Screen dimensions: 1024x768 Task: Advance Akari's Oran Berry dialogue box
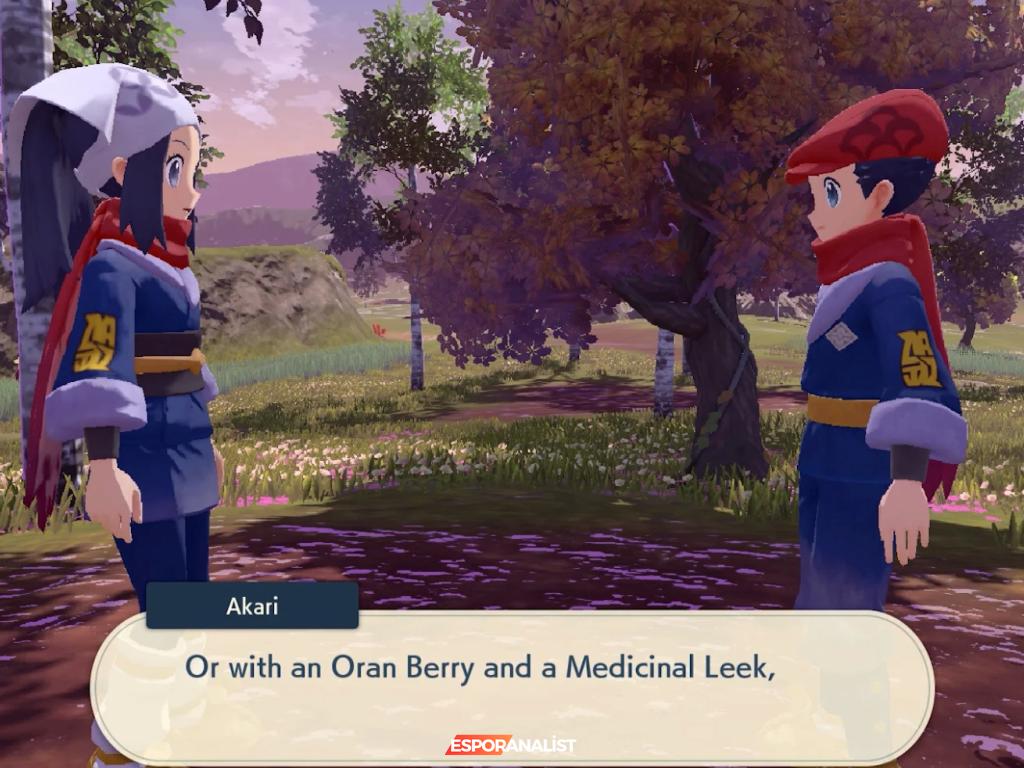[x=511, y=688]
